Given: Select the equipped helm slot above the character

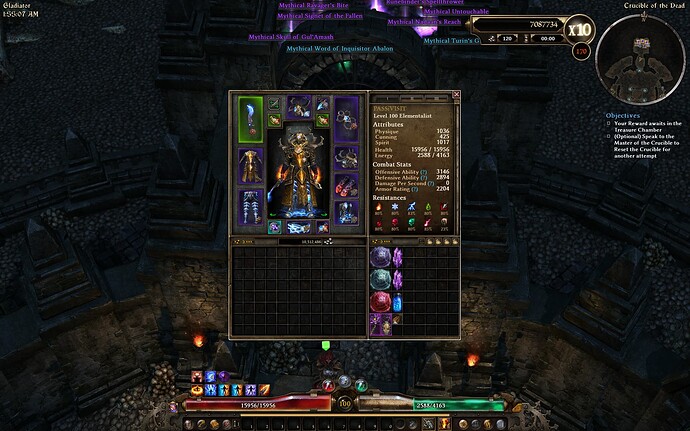Looking at the screenshot, I should [x=298, y=108].
